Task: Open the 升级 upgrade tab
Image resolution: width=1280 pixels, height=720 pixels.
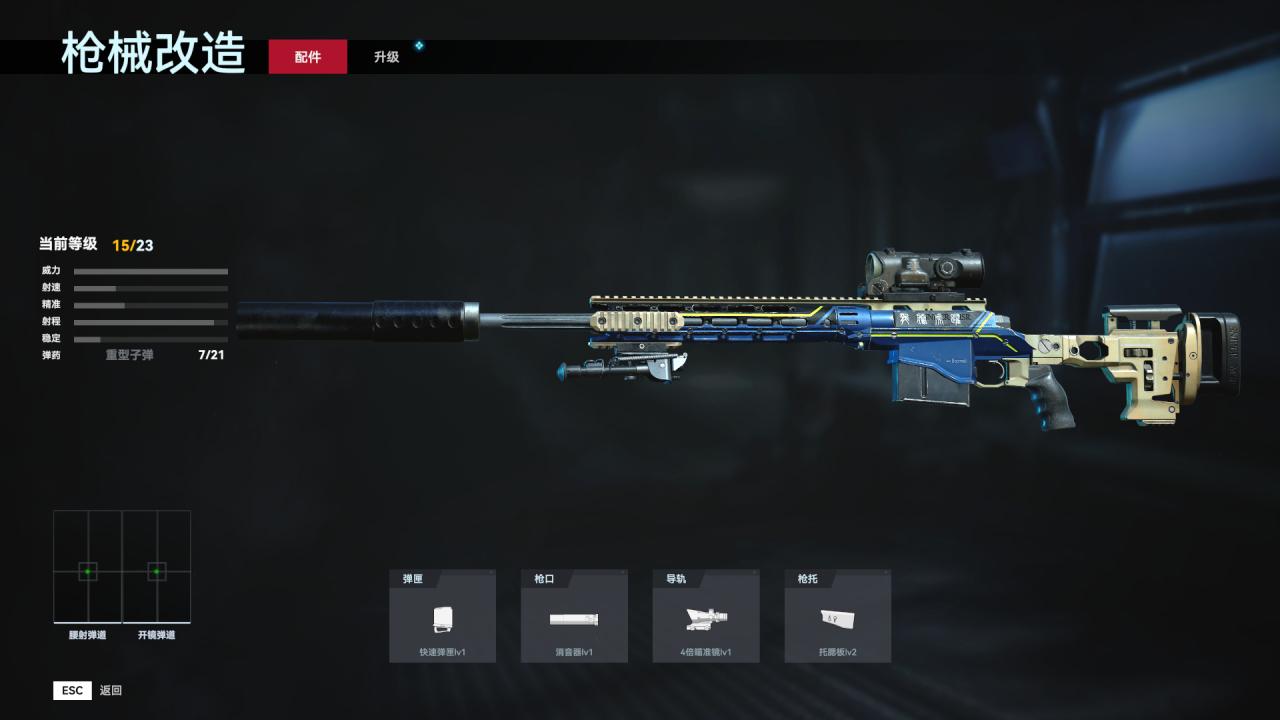Action: pos(387,57)
